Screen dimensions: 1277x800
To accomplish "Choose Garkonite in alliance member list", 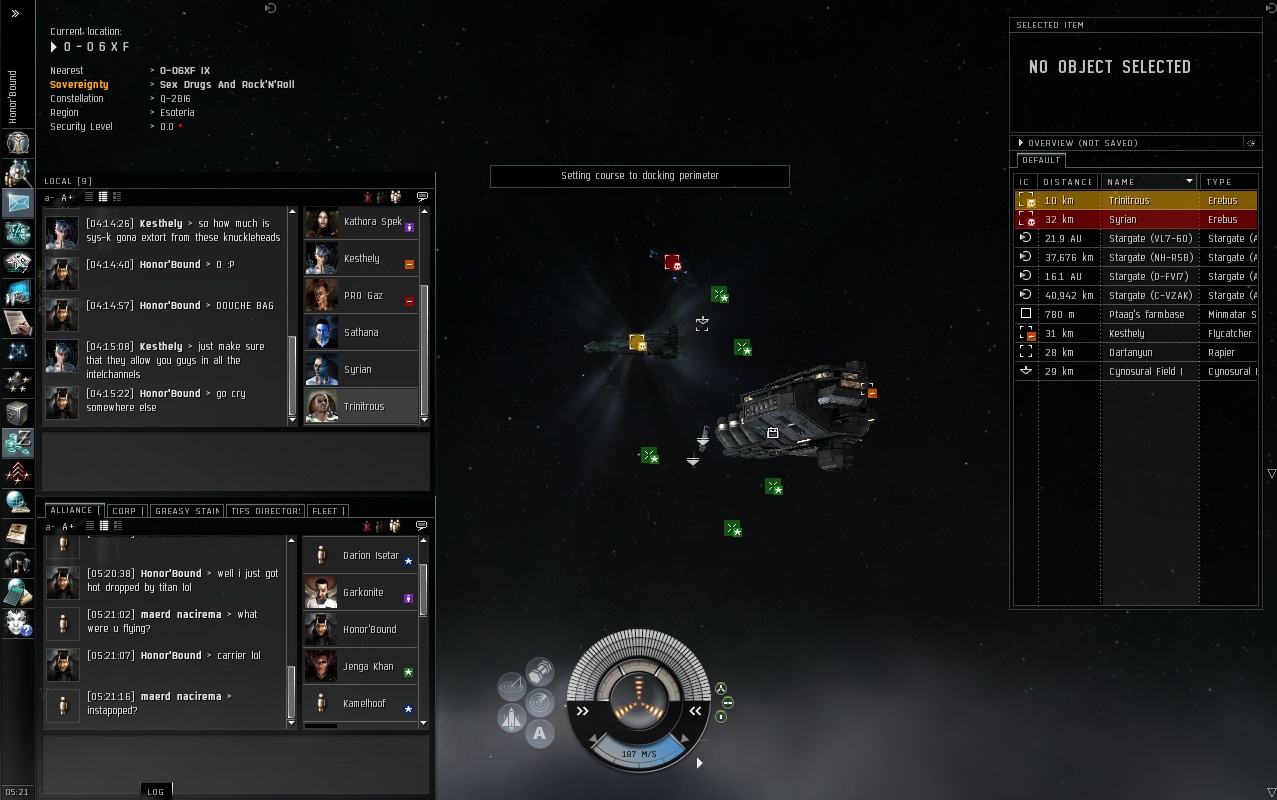I will pos(362,593).
